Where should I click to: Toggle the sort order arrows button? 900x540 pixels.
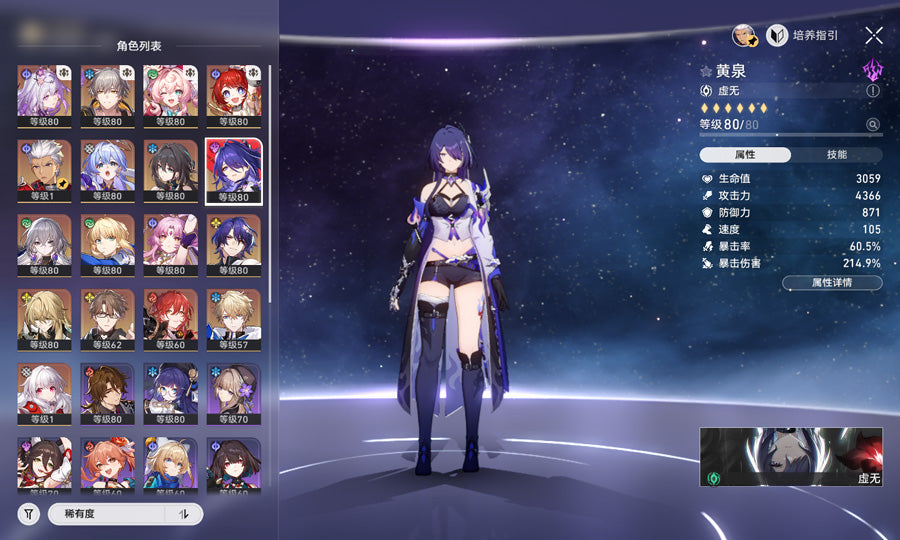[x=184, y=514]
